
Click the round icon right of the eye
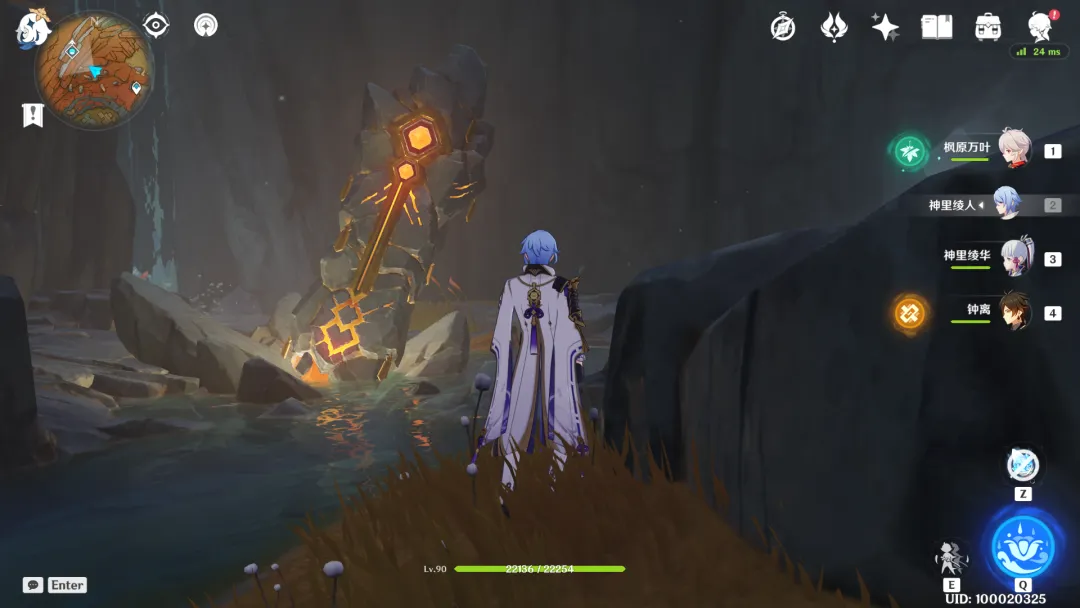(x=206, y=25)
